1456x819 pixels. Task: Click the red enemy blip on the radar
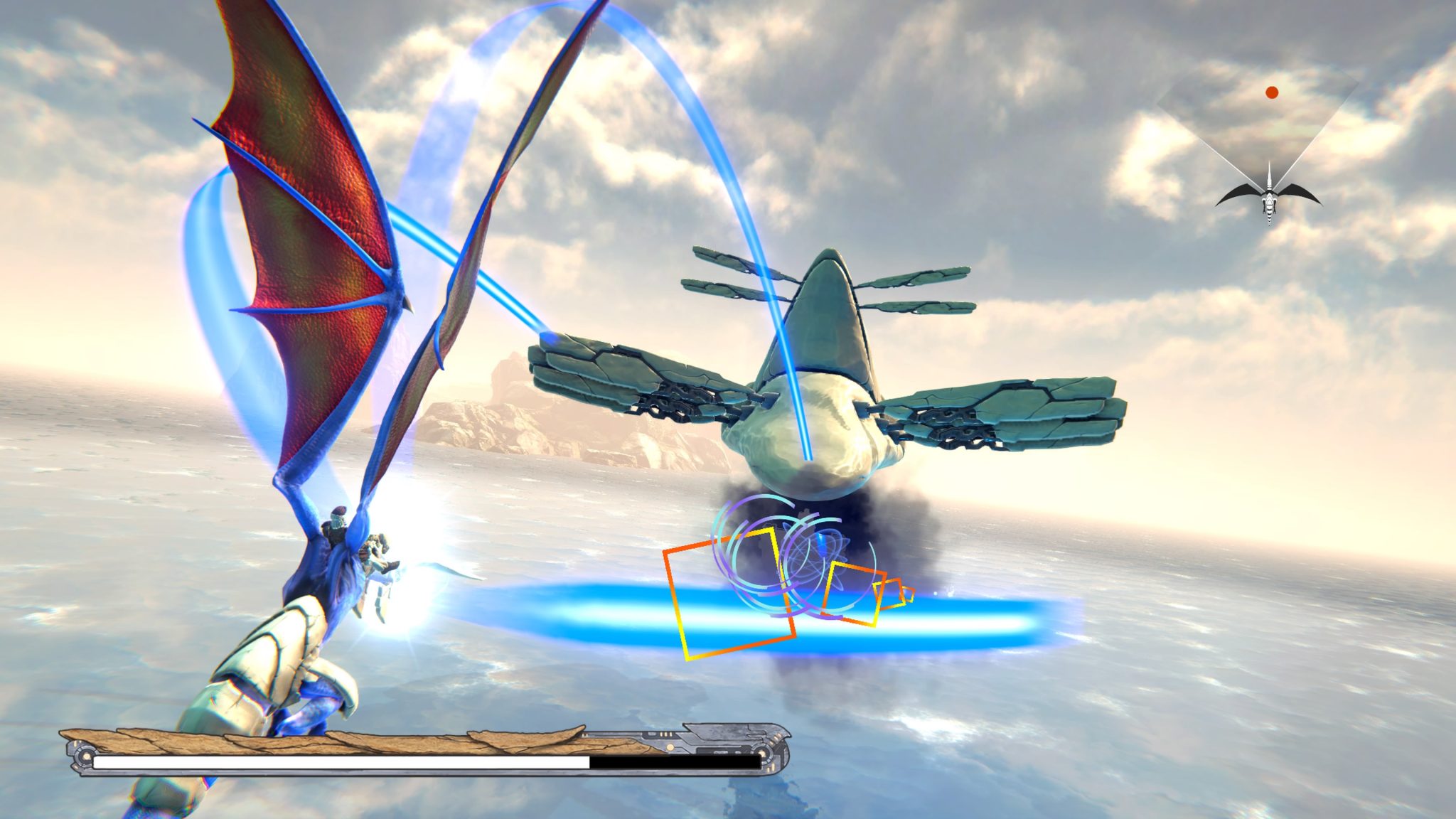tap(1272, 91)
